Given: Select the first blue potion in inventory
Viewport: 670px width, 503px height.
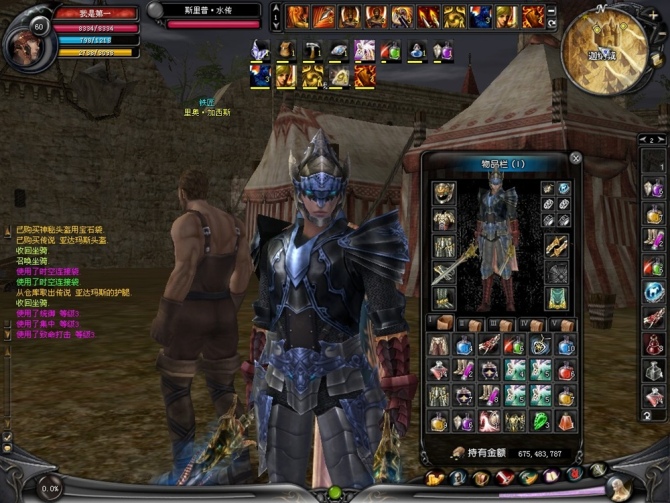Looking at the screenshot, I should [465, 346].
